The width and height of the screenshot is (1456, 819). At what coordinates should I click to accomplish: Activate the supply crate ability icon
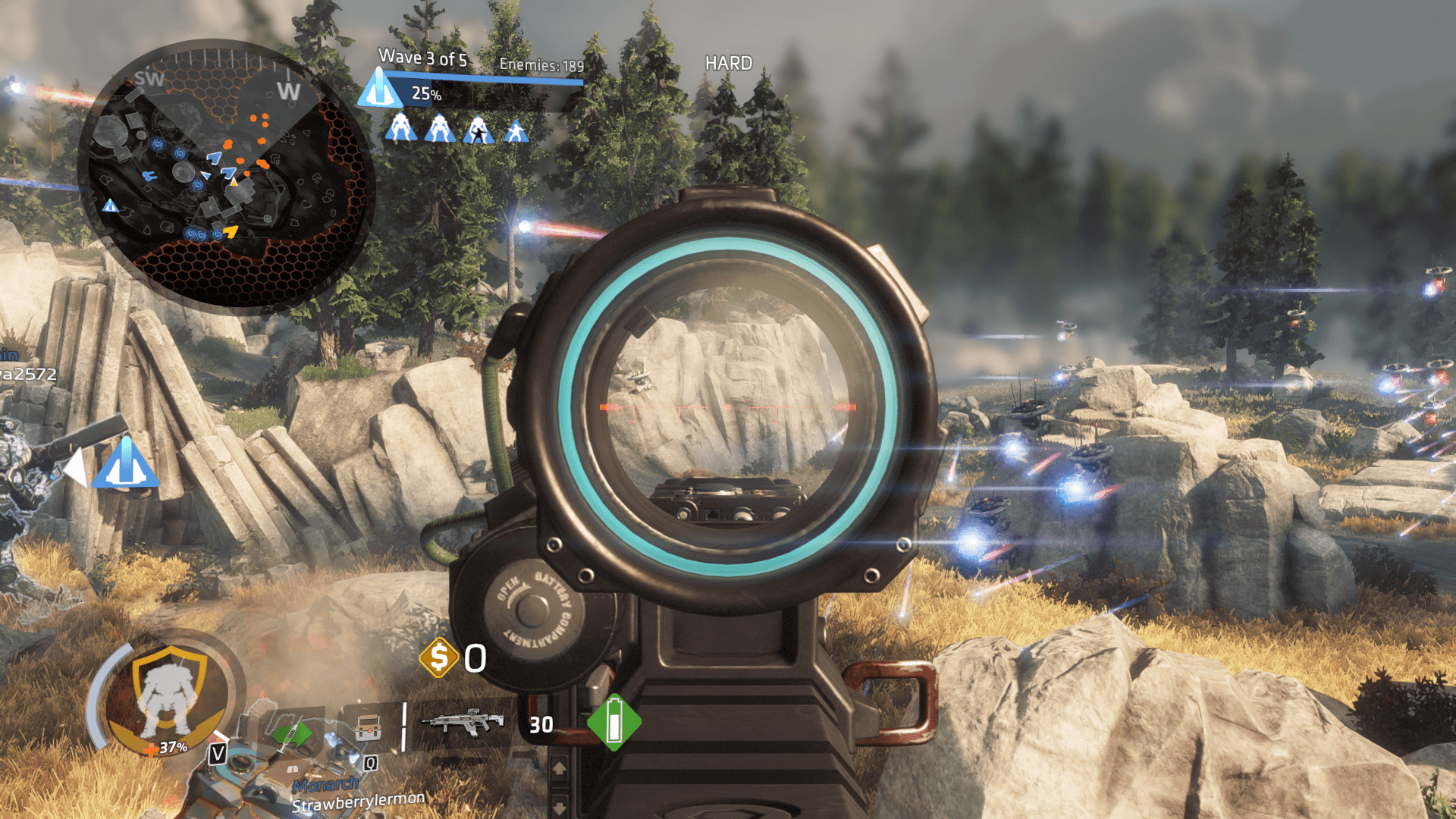click(x=368, y=727)
